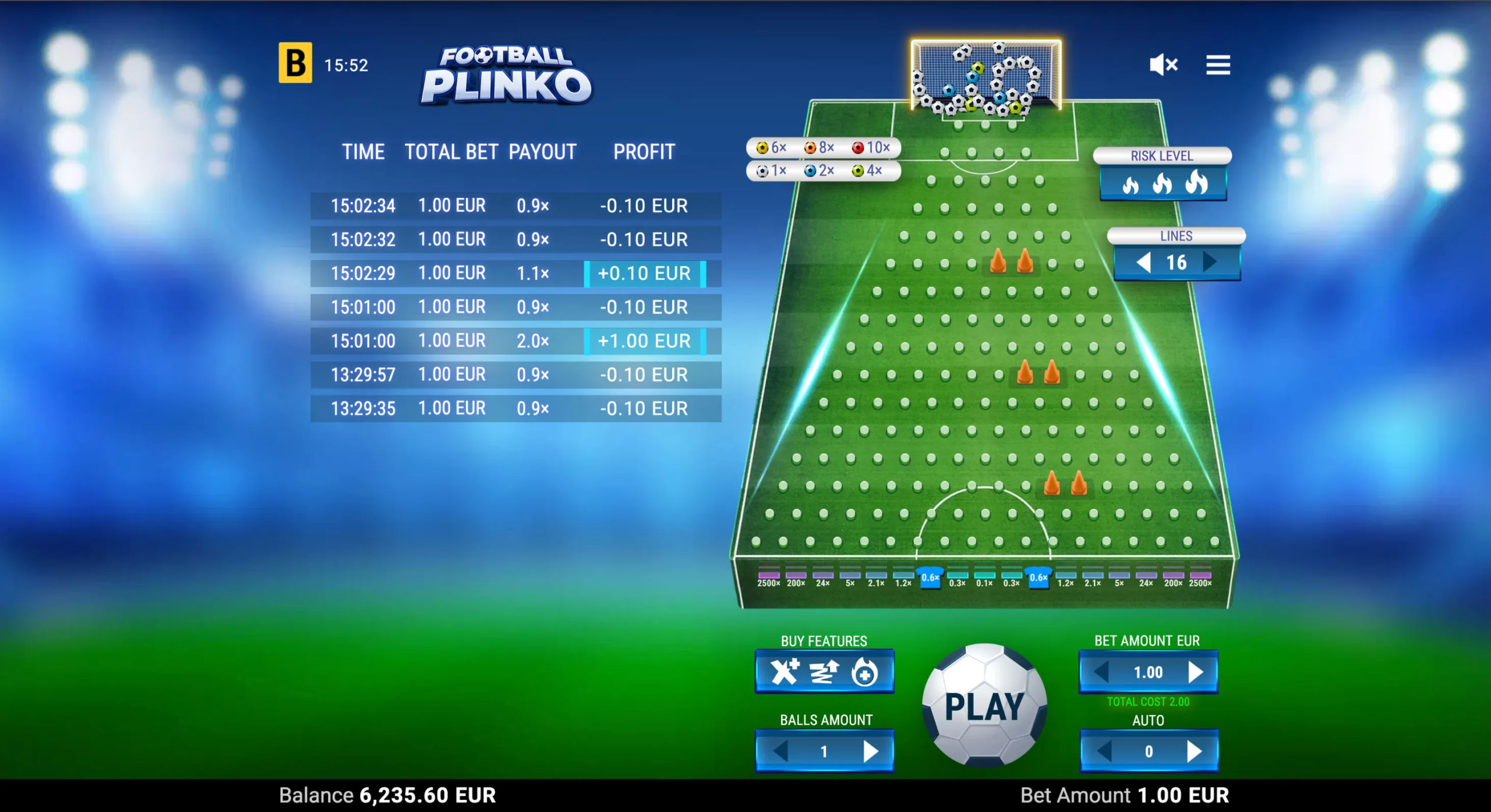Image resolution: width=1491 pixels, height=812 pixels.
Task: Decrease the auto play count
Action: click(x=1104, y=751)
